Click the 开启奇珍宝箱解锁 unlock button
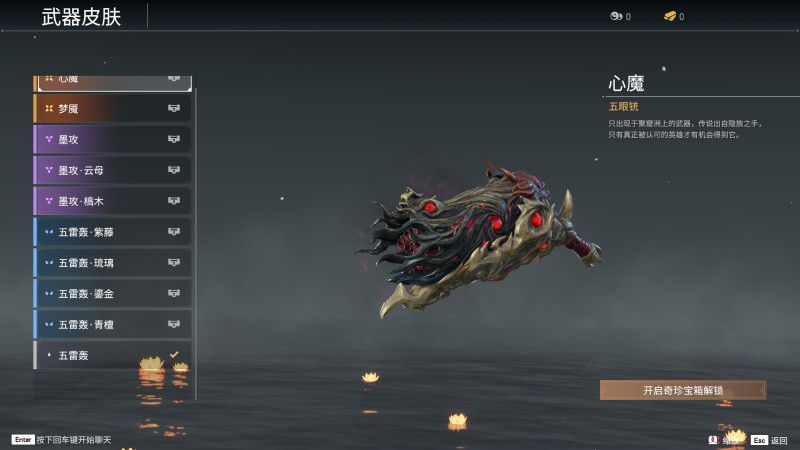 coord(683,390)
